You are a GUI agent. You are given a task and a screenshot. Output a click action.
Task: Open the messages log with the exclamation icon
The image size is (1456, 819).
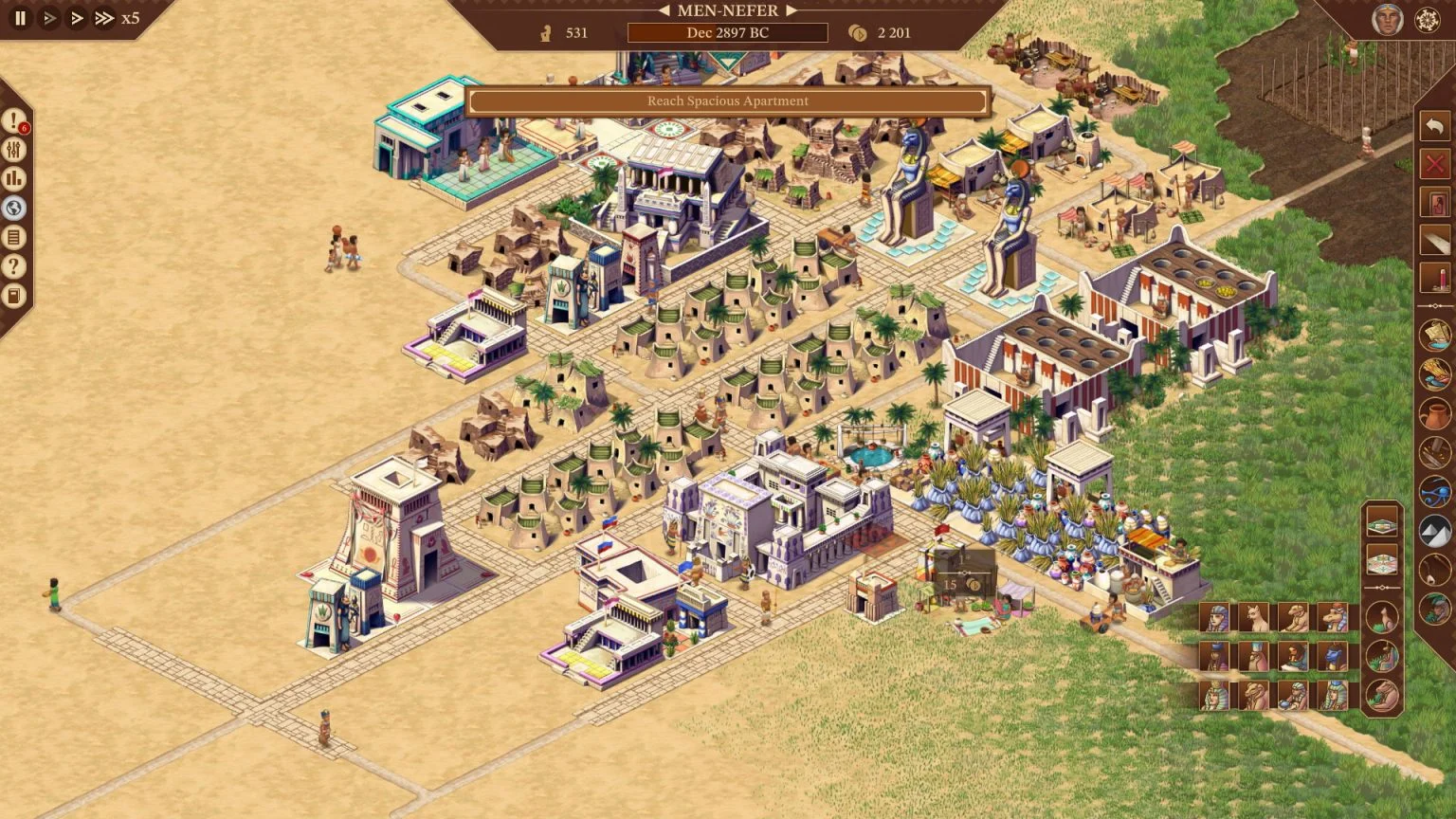point(13,120)
